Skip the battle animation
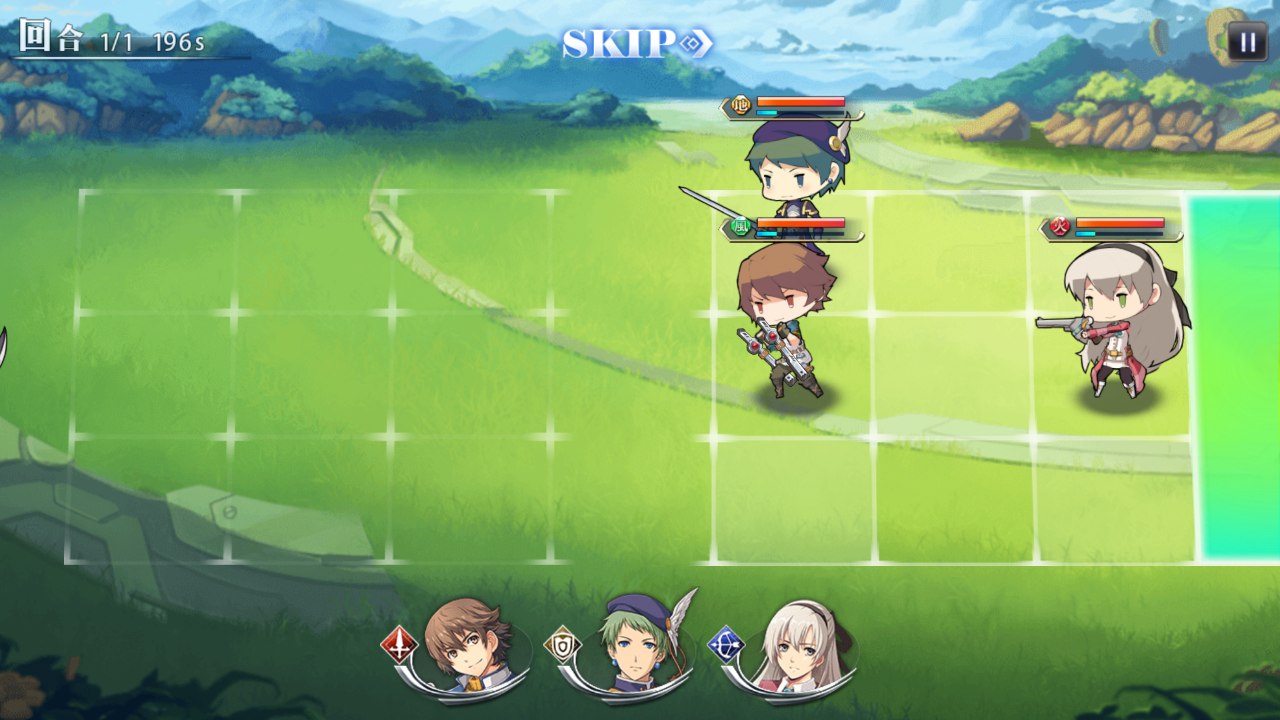 (637, 43)
